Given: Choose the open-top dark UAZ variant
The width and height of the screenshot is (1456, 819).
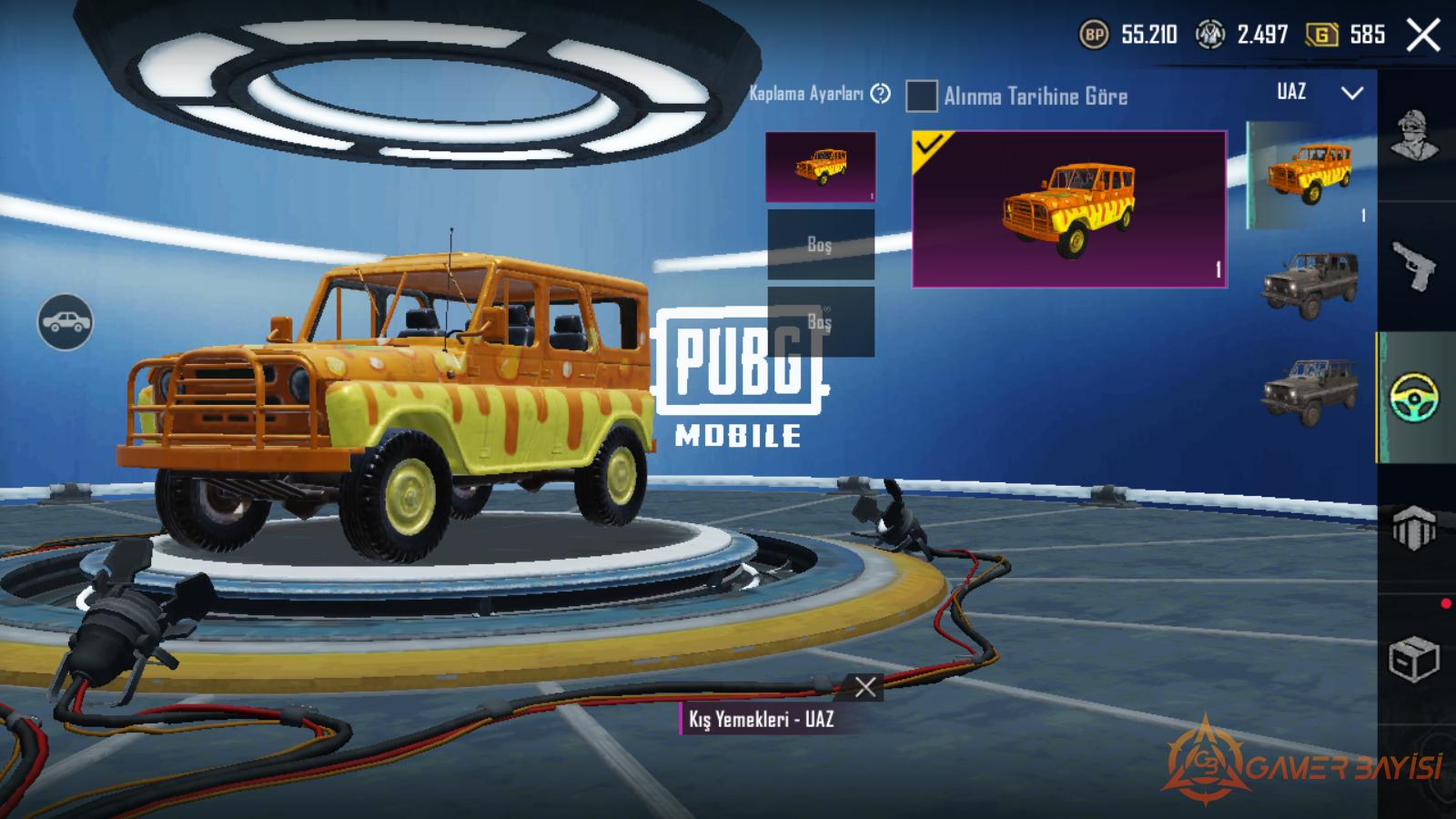Looking at the screenshot, I should pos(1309,392).
